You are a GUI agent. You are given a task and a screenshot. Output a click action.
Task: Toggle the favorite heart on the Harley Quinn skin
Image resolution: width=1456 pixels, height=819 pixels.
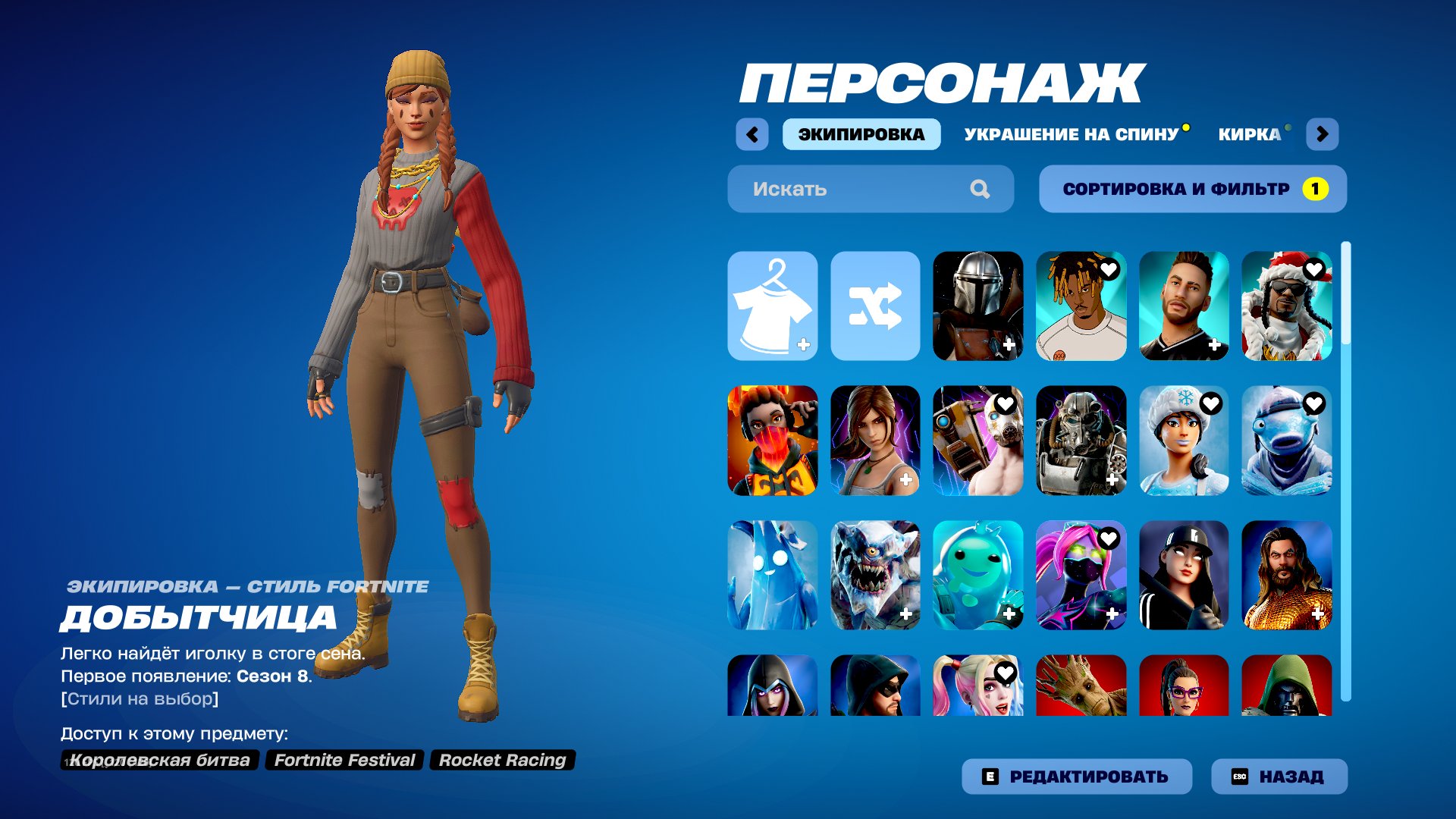[1006, 673]
